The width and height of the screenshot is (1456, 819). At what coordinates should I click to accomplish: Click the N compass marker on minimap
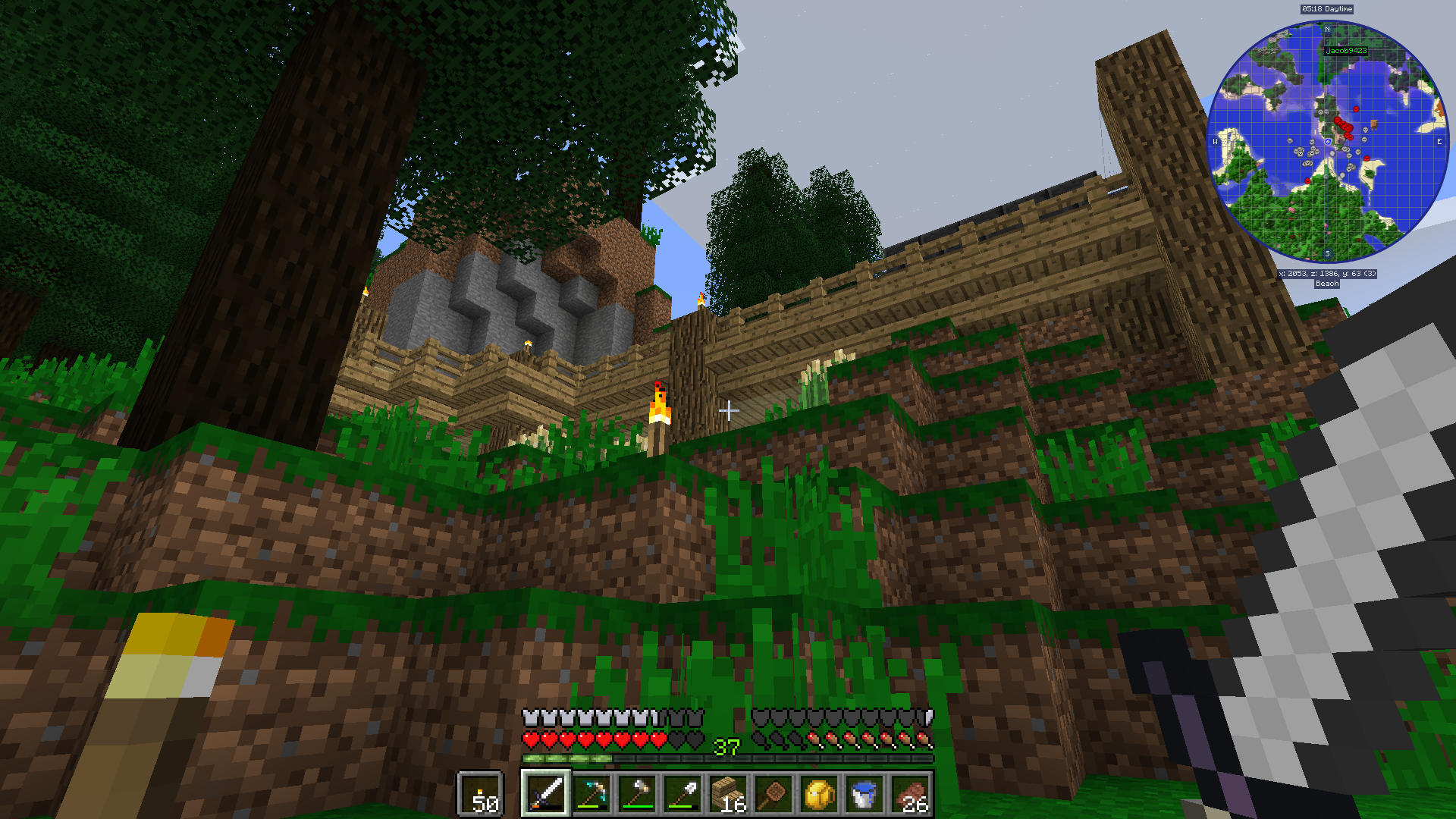(x=1327, y=30)
